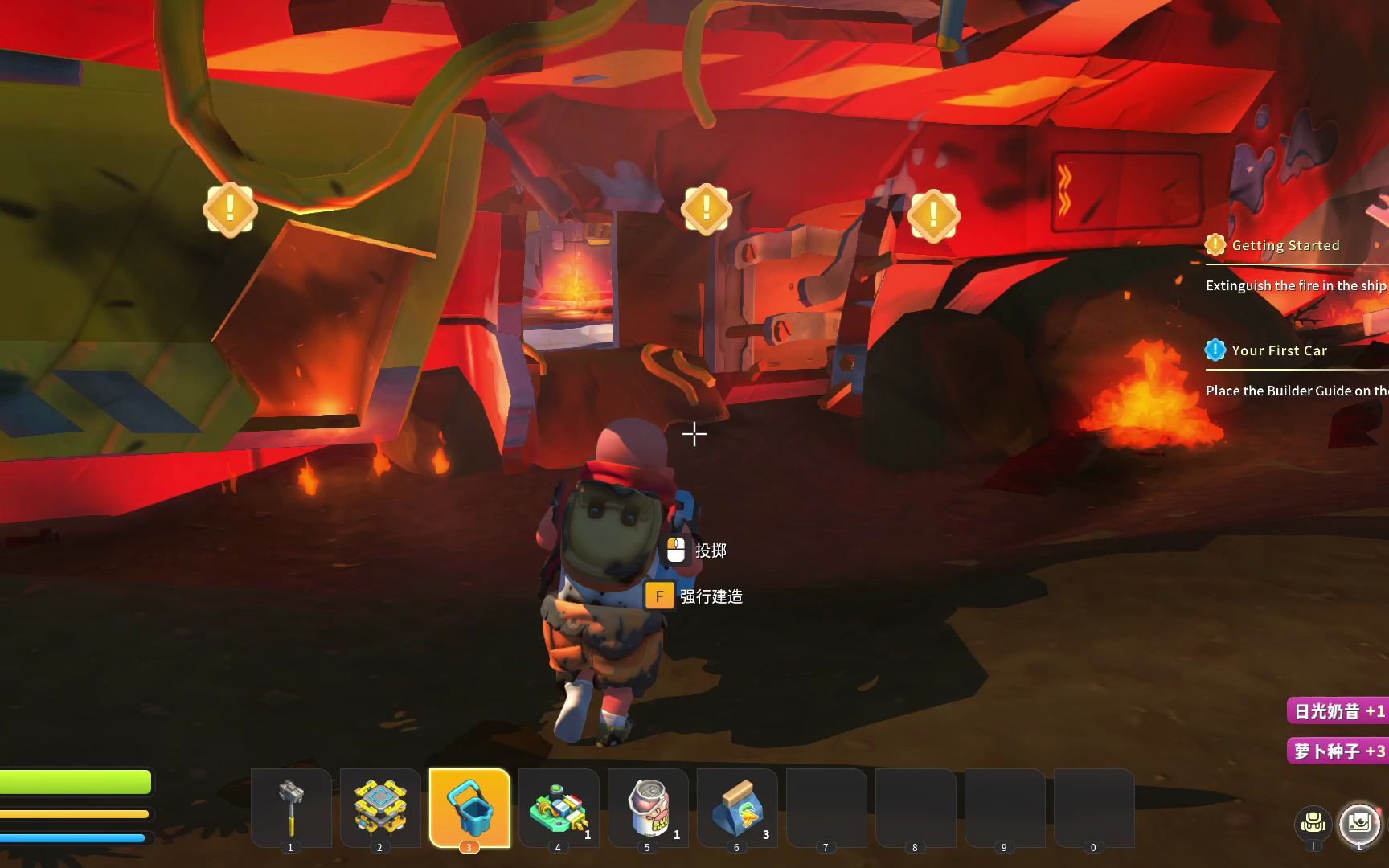Select the yellow builder block in slot 2
The height and width of the screenshot is (868, 1389).
click(x=380, y=807)
